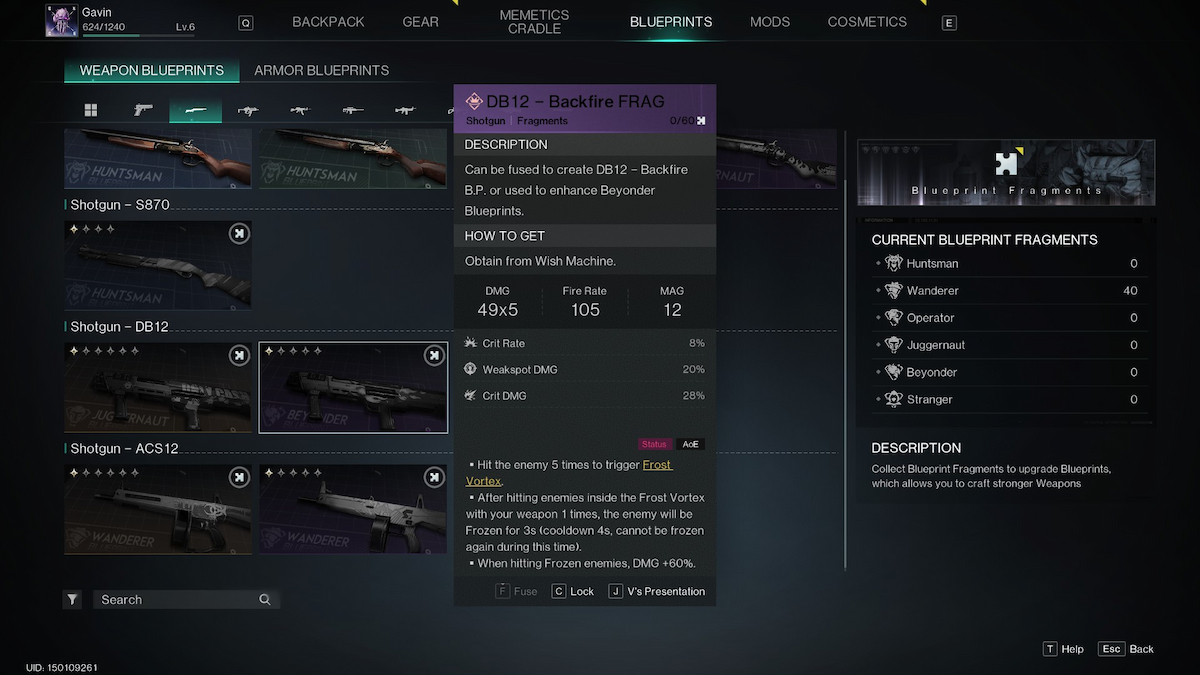Image resolution: width=1200 pixels, height=675 pixels.
Task: Select the Weapon Blueprints tab
Action: (x=152, y=71)
